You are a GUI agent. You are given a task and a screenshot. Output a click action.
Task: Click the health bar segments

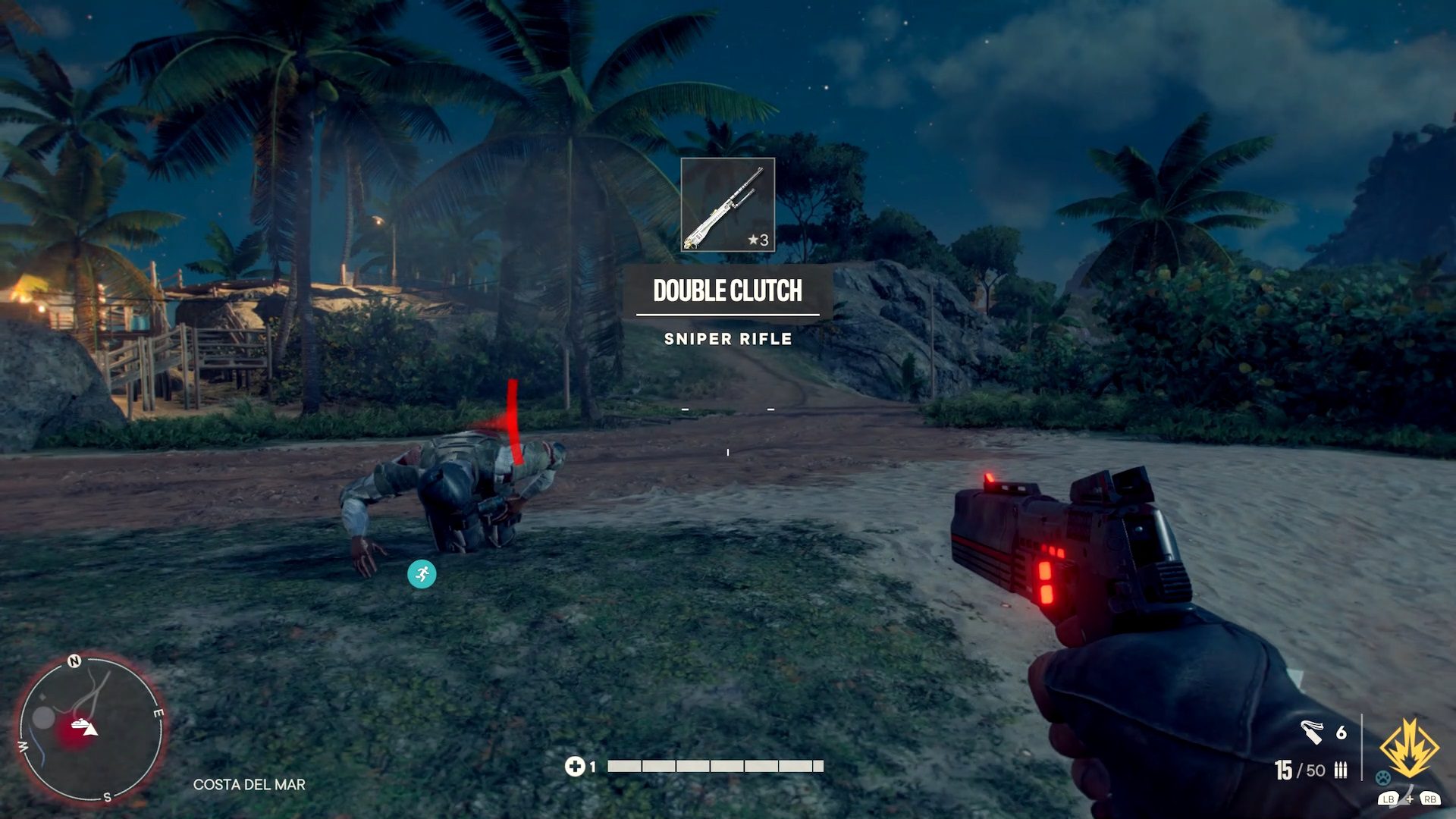coord(713,766)
